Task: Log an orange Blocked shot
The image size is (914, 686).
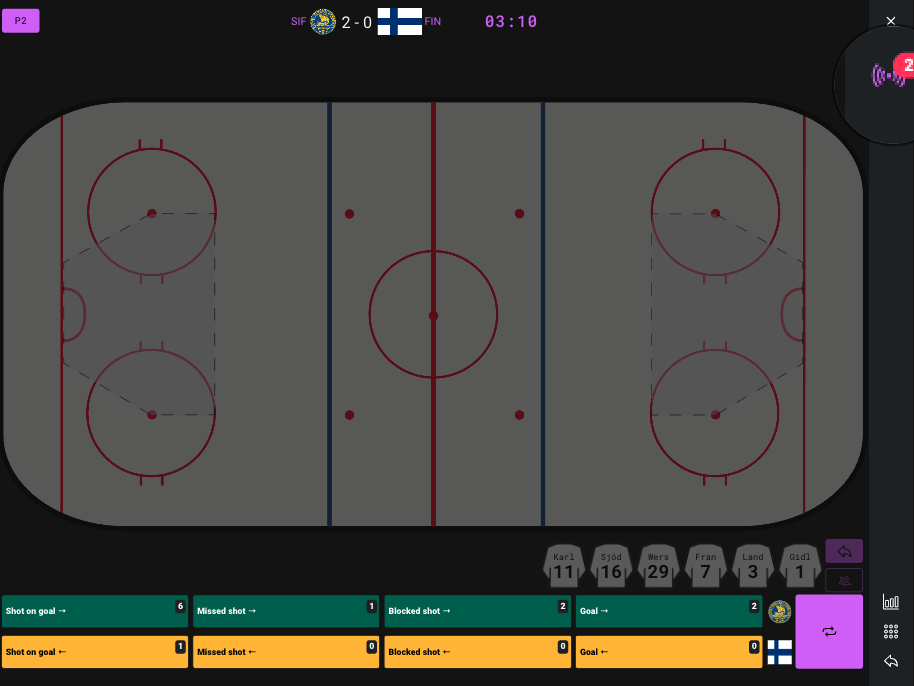Action: pyautogui.click(x=477, y=652)
